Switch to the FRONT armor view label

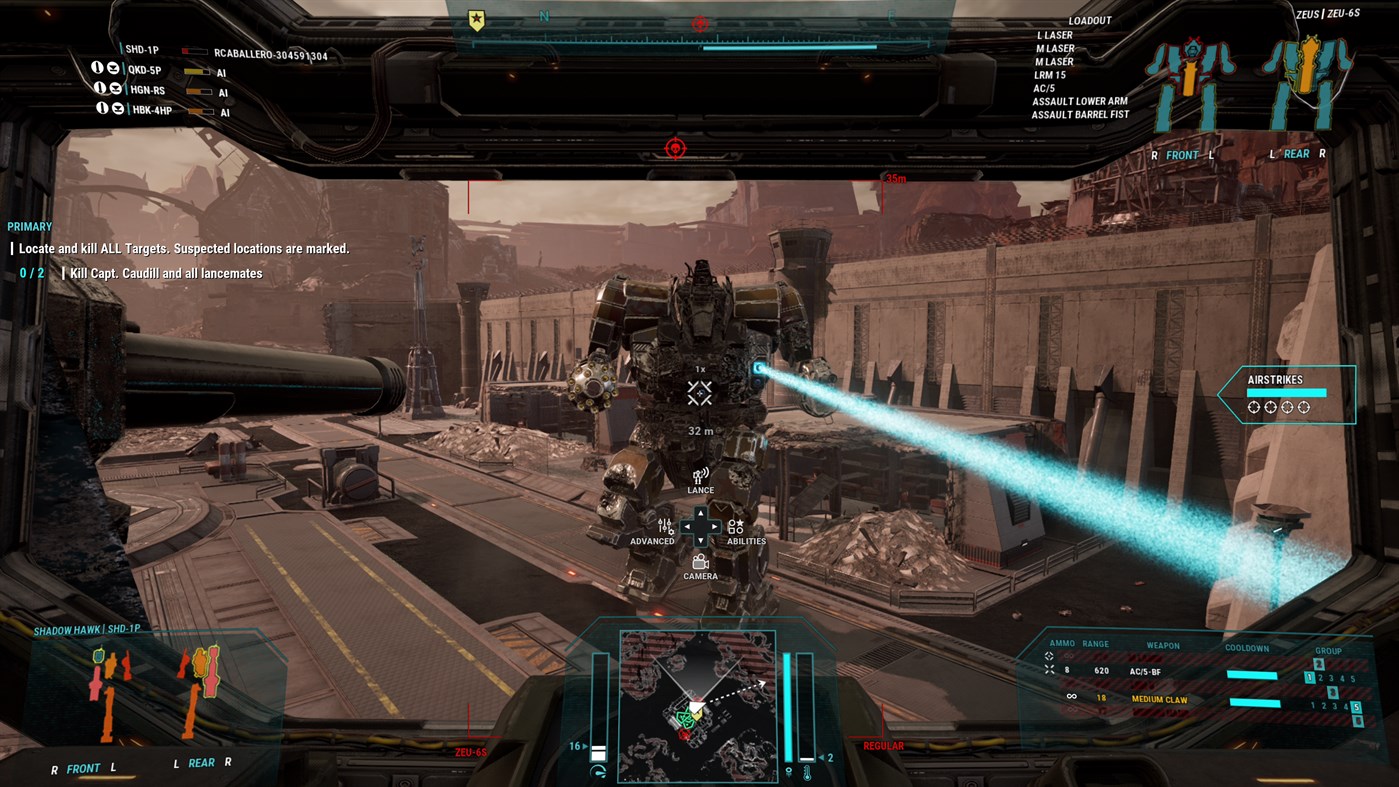(x=1182, y=154)
